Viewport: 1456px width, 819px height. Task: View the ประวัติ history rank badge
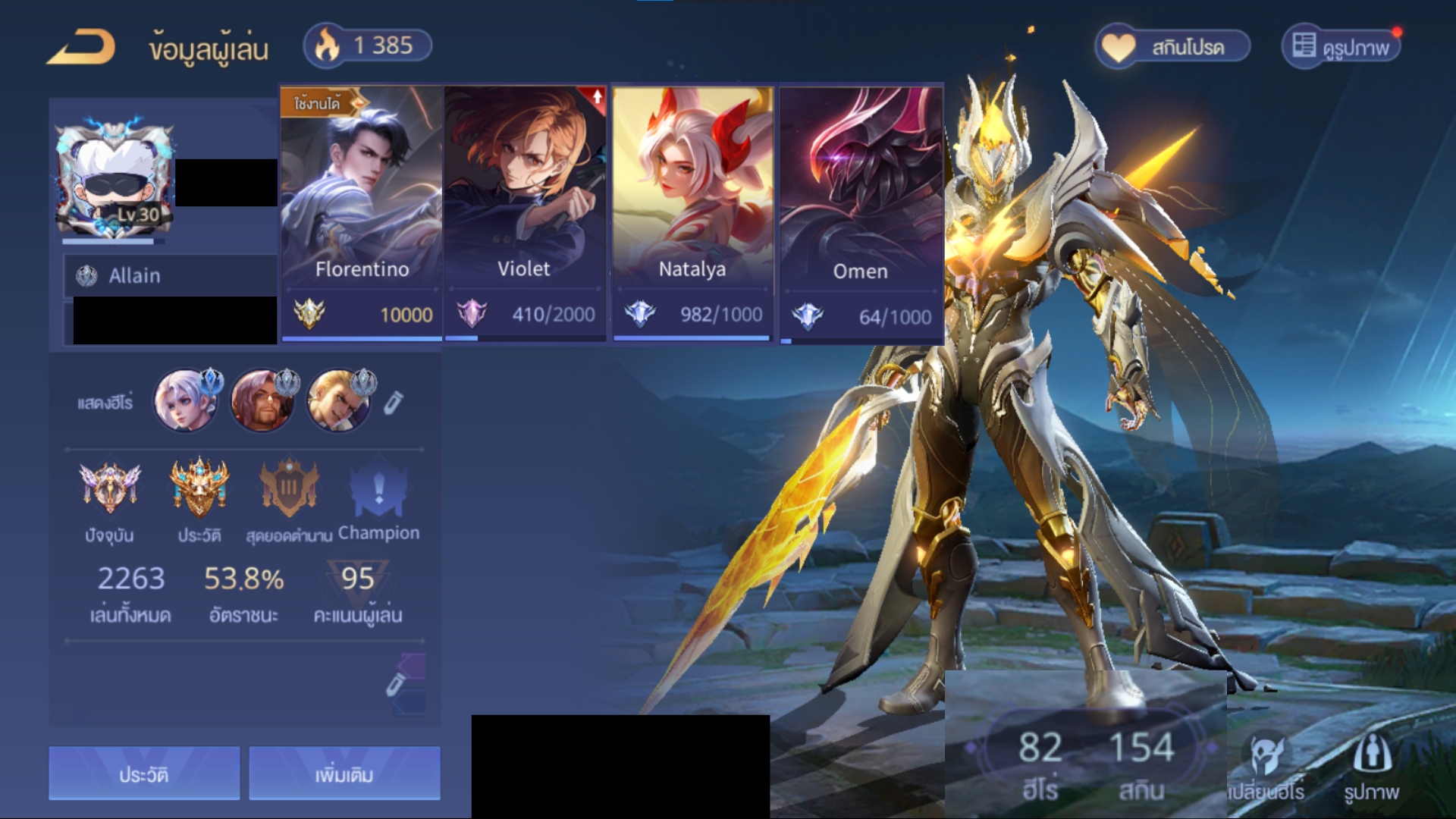tap(199, 489)
